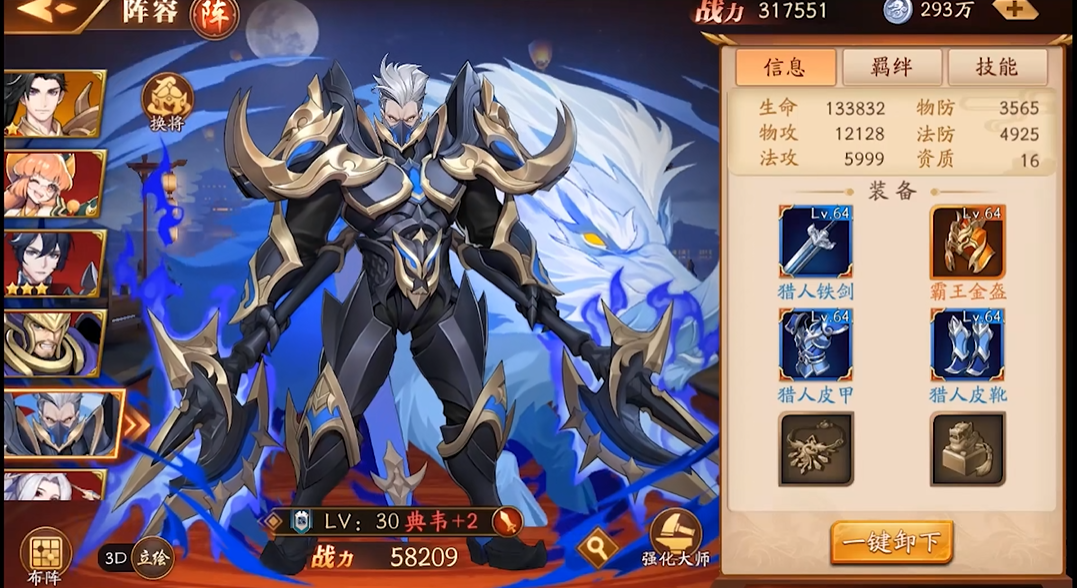Show the 技能 skills tab

point(996,67)
